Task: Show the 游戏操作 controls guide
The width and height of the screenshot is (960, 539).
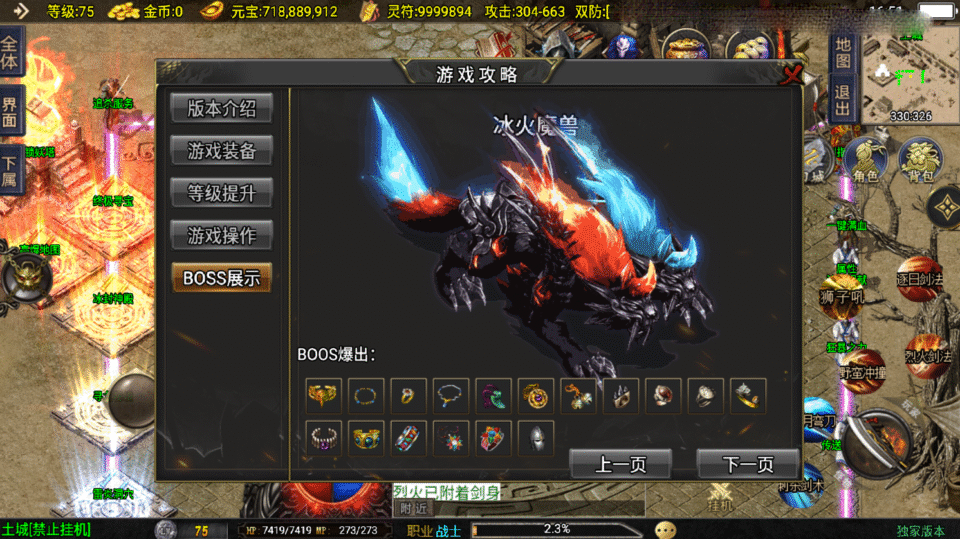Action: coord(221,235)
